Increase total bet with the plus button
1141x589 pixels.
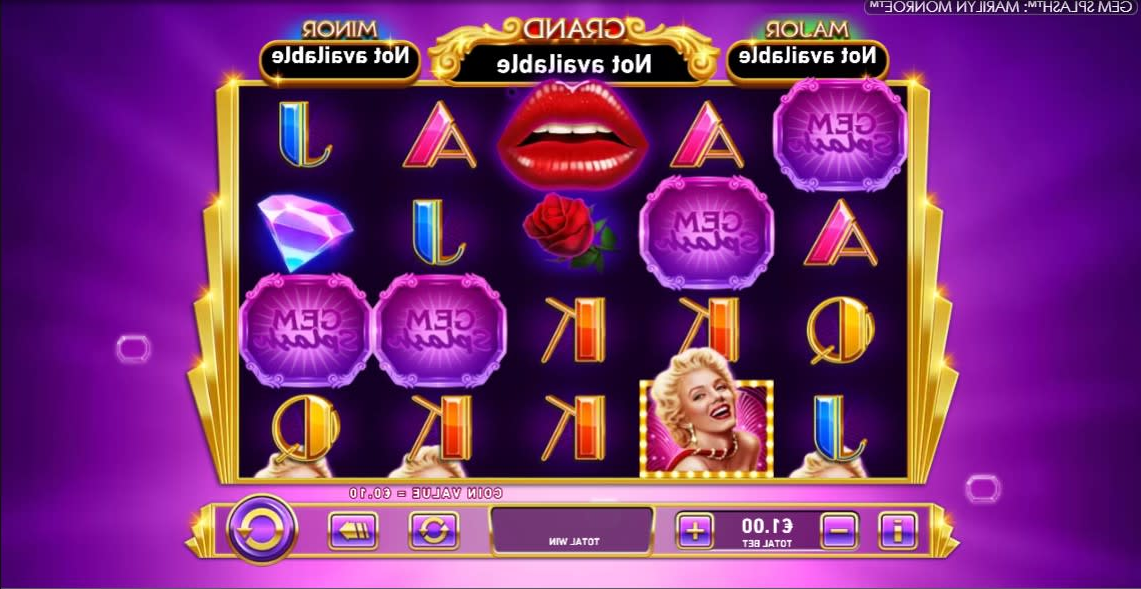pos(695,530)
